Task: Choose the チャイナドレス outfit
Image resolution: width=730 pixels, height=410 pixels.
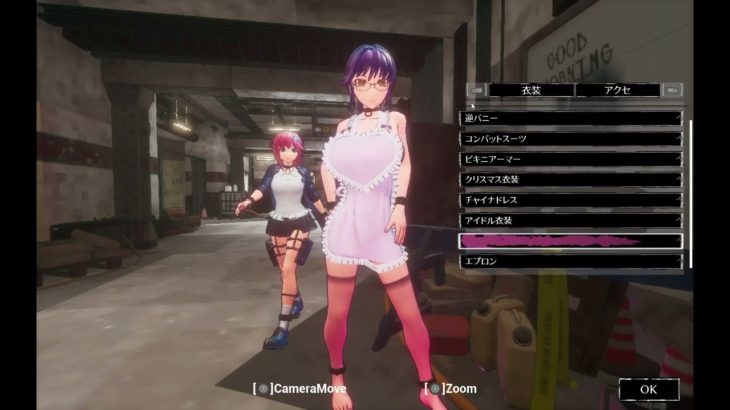Action: pyautogui.click(x=570, y=200)
